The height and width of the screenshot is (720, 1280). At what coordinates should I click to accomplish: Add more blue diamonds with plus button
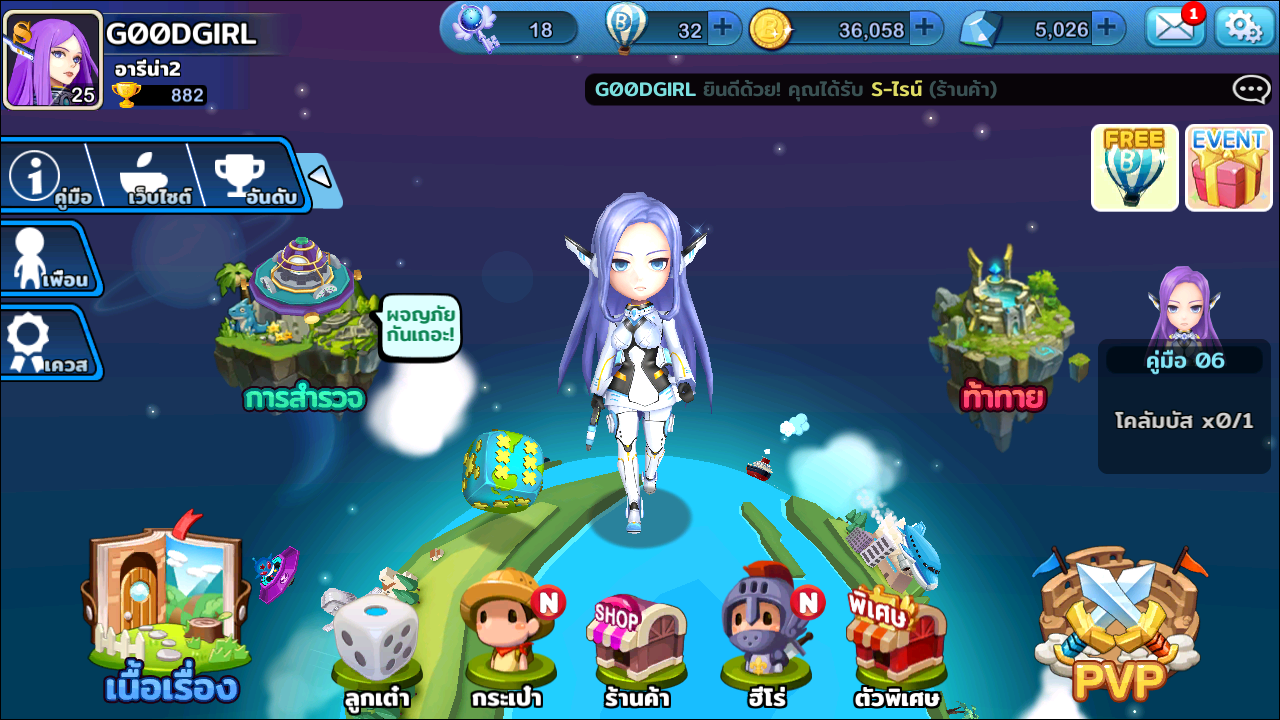(1106, 28)
